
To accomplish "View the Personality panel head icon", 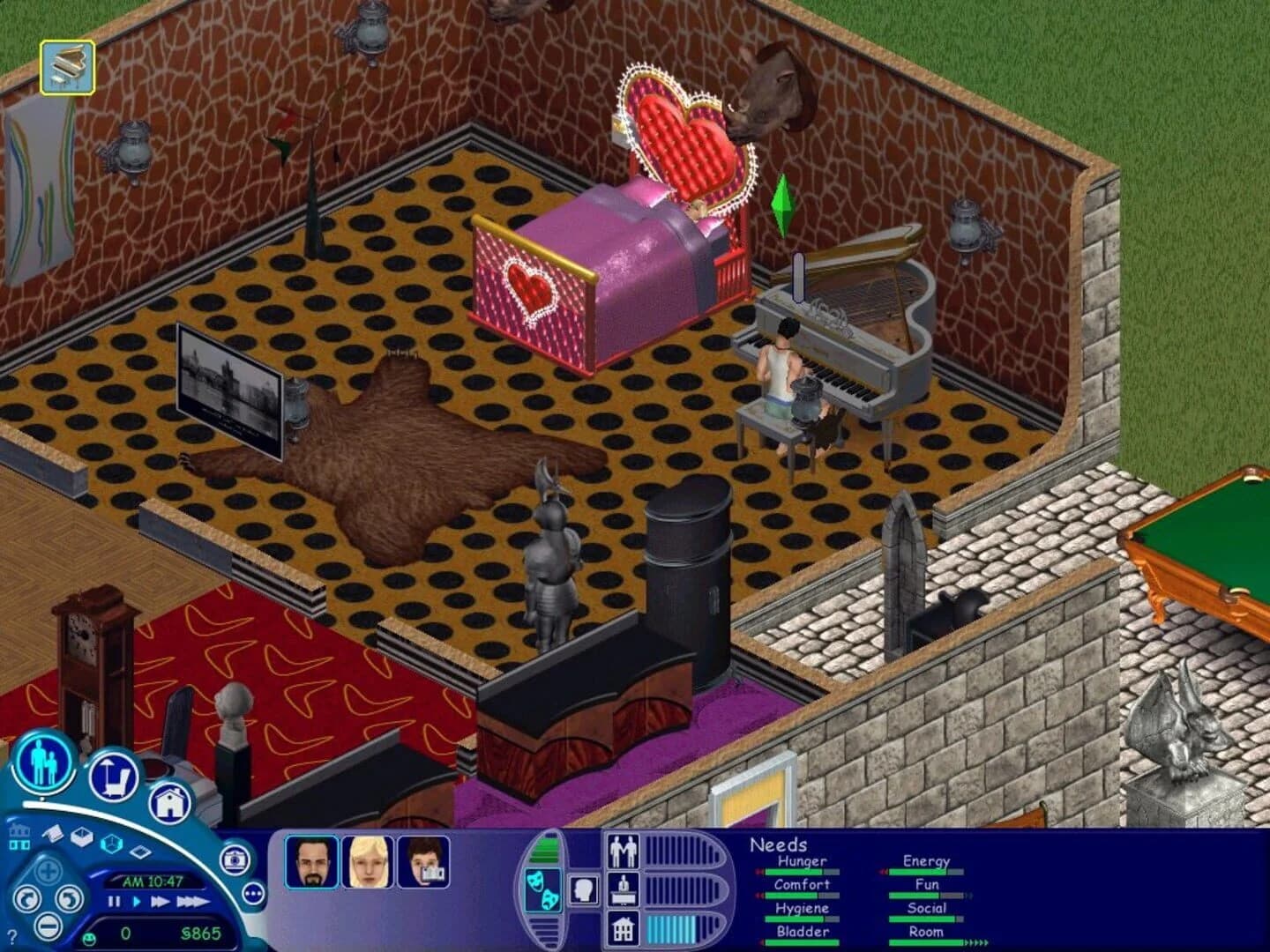I will pos(584,889).
